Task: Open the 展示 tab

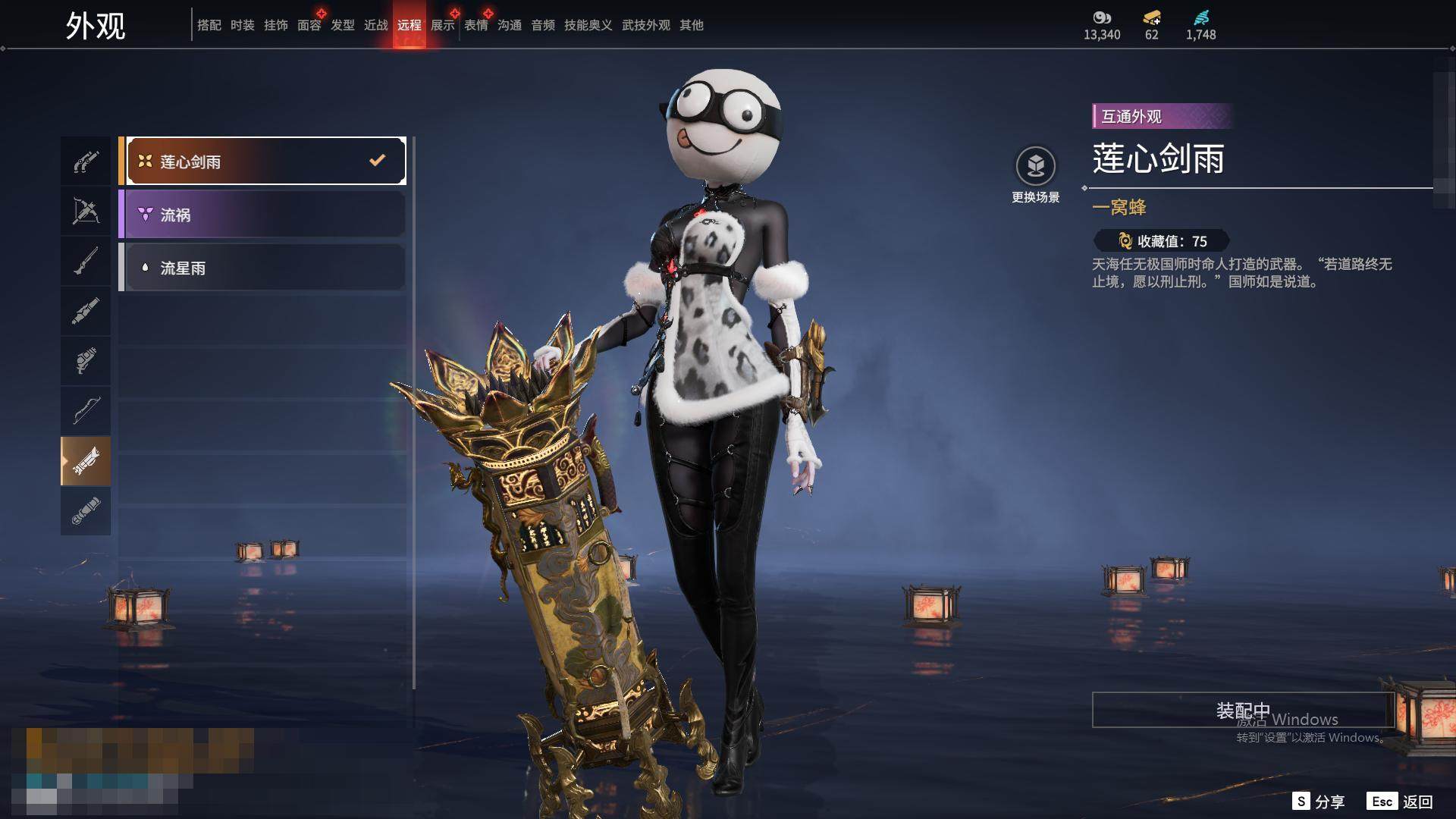Action: point(442,25)
